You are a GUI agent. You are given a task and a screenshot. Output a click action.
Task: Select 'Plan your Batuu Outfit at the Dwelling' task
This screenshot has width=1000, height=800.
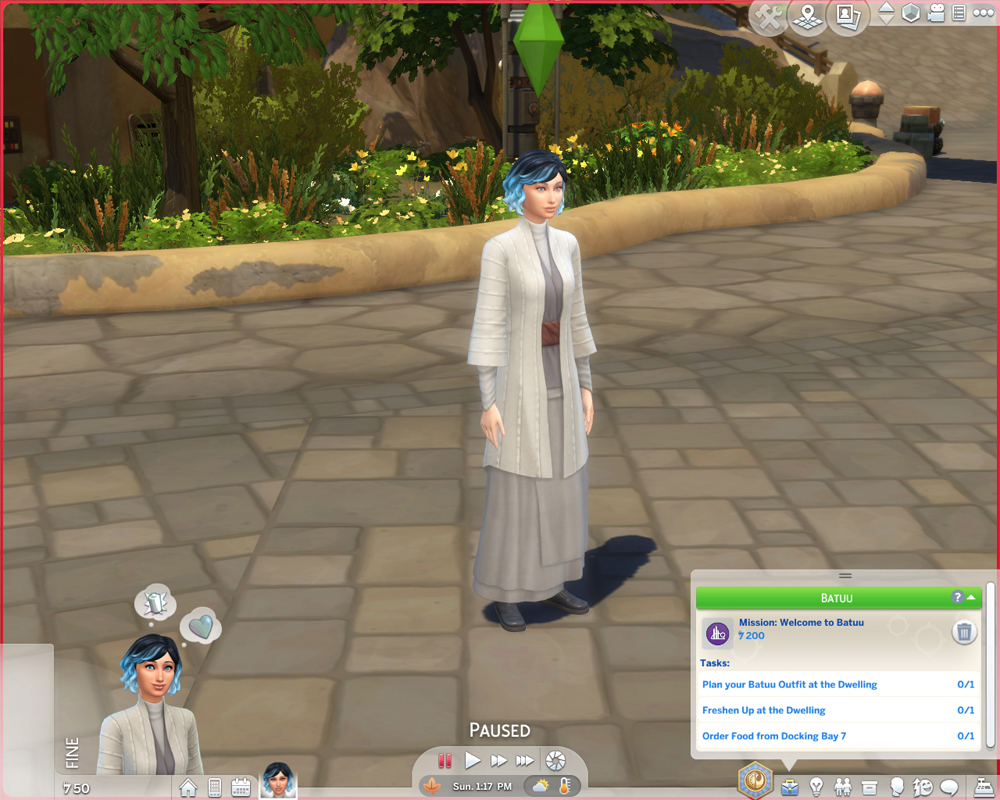point(790,685)
